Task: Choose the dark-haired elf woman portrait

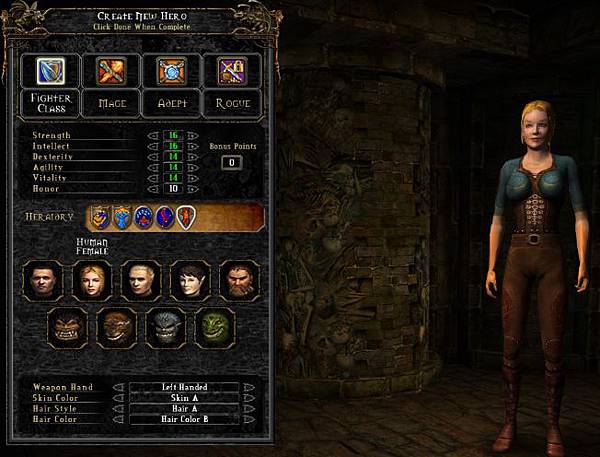Action: point(189,281)
